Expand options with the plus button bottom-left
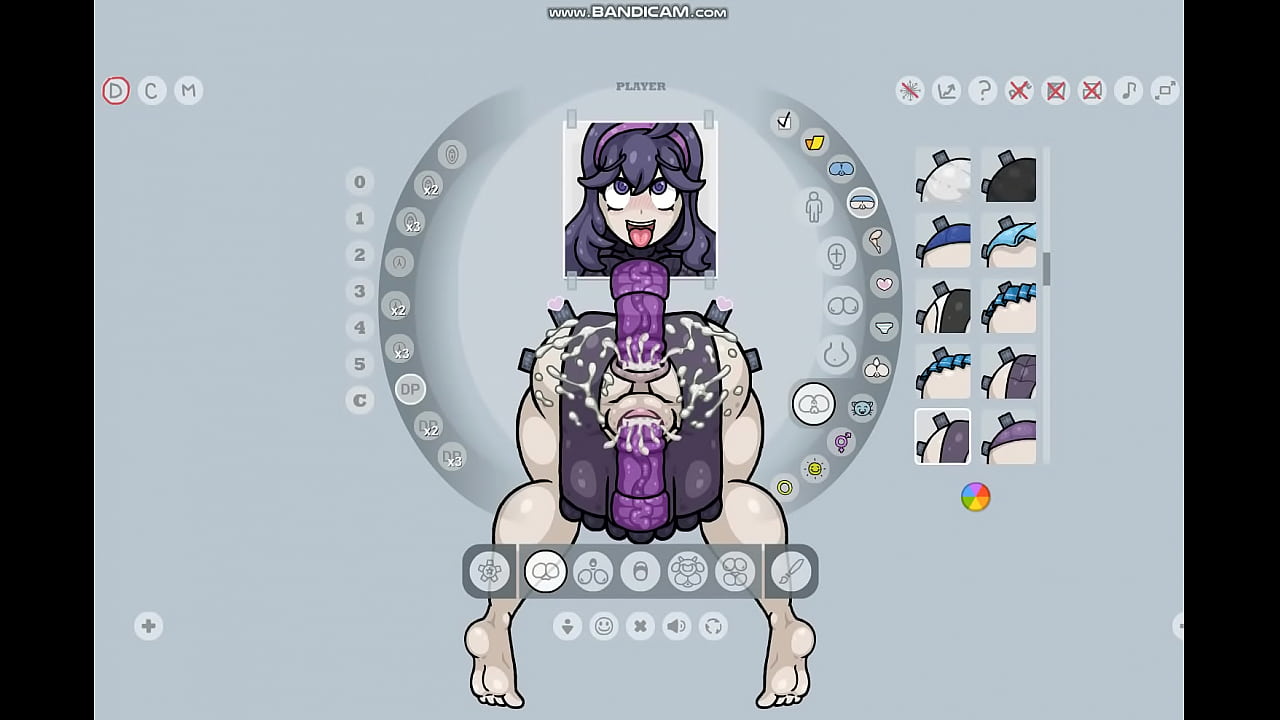The width and height of the screenshot is (1280, 720). (148, 626)
